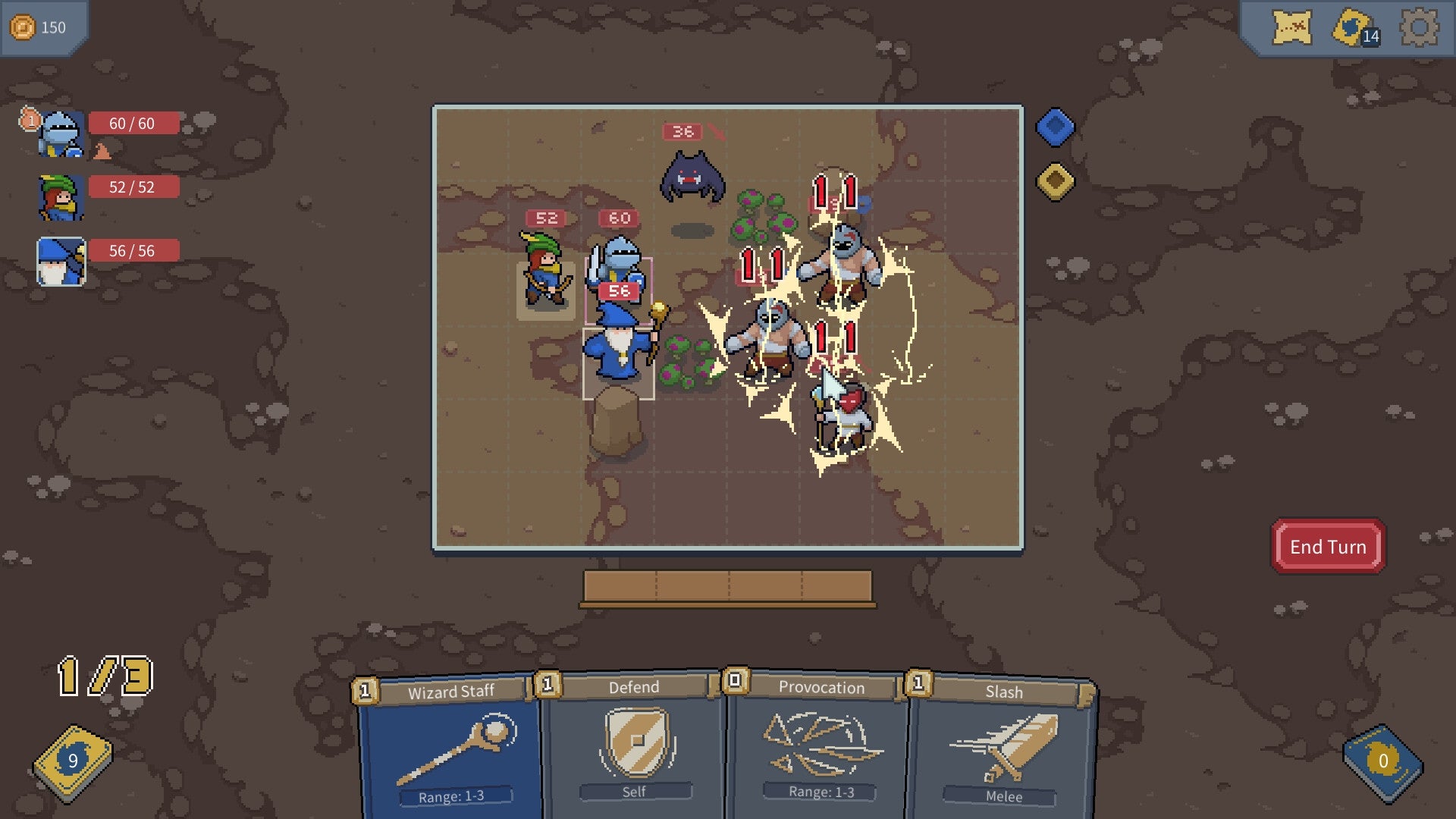The width and height of the screenshot is (1456, 819).
Task: Select the green-hatted archer portrait
Action: click(x=59, y=196)
